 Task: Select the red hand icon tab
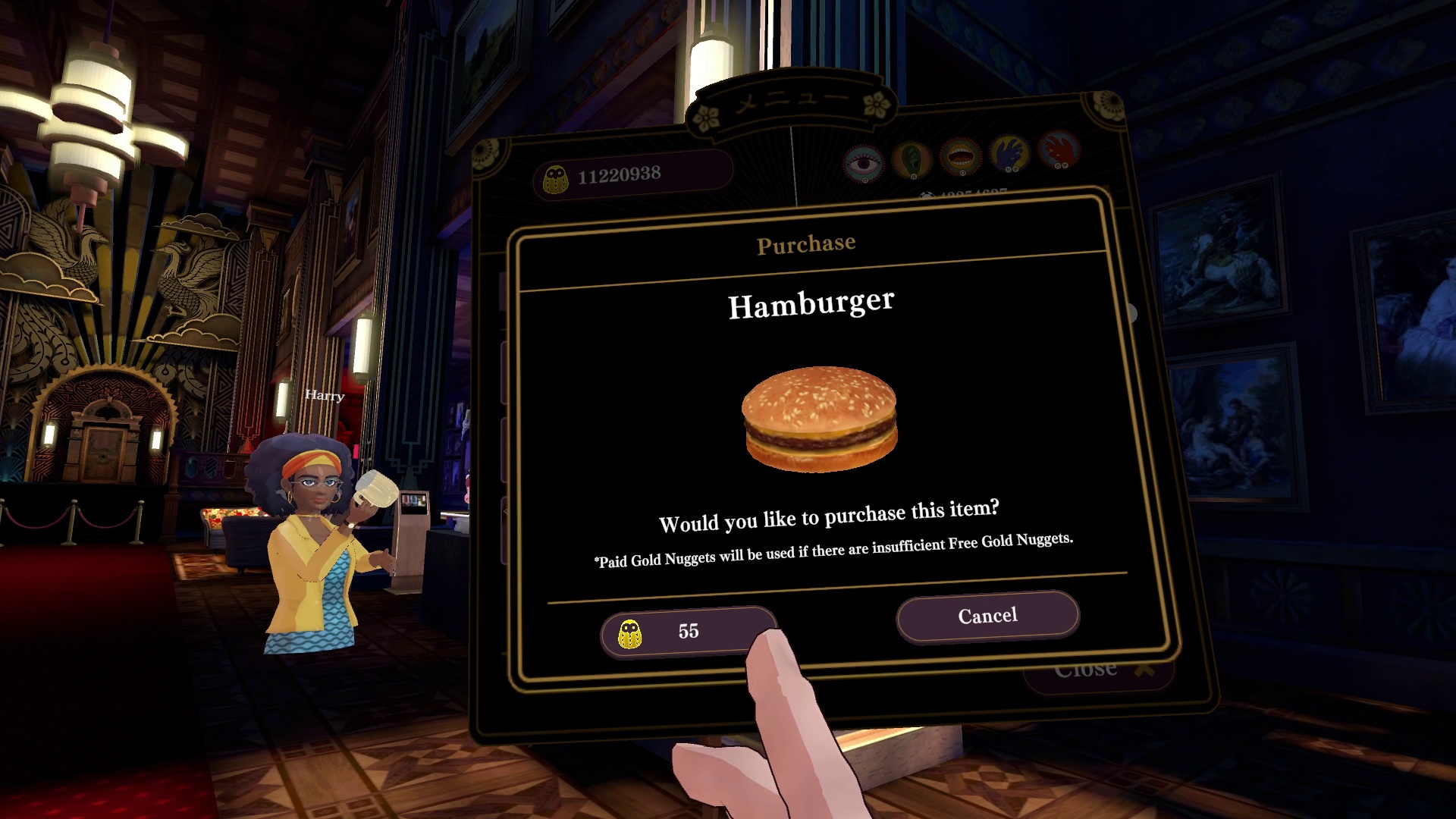[x=1059, y=149]
